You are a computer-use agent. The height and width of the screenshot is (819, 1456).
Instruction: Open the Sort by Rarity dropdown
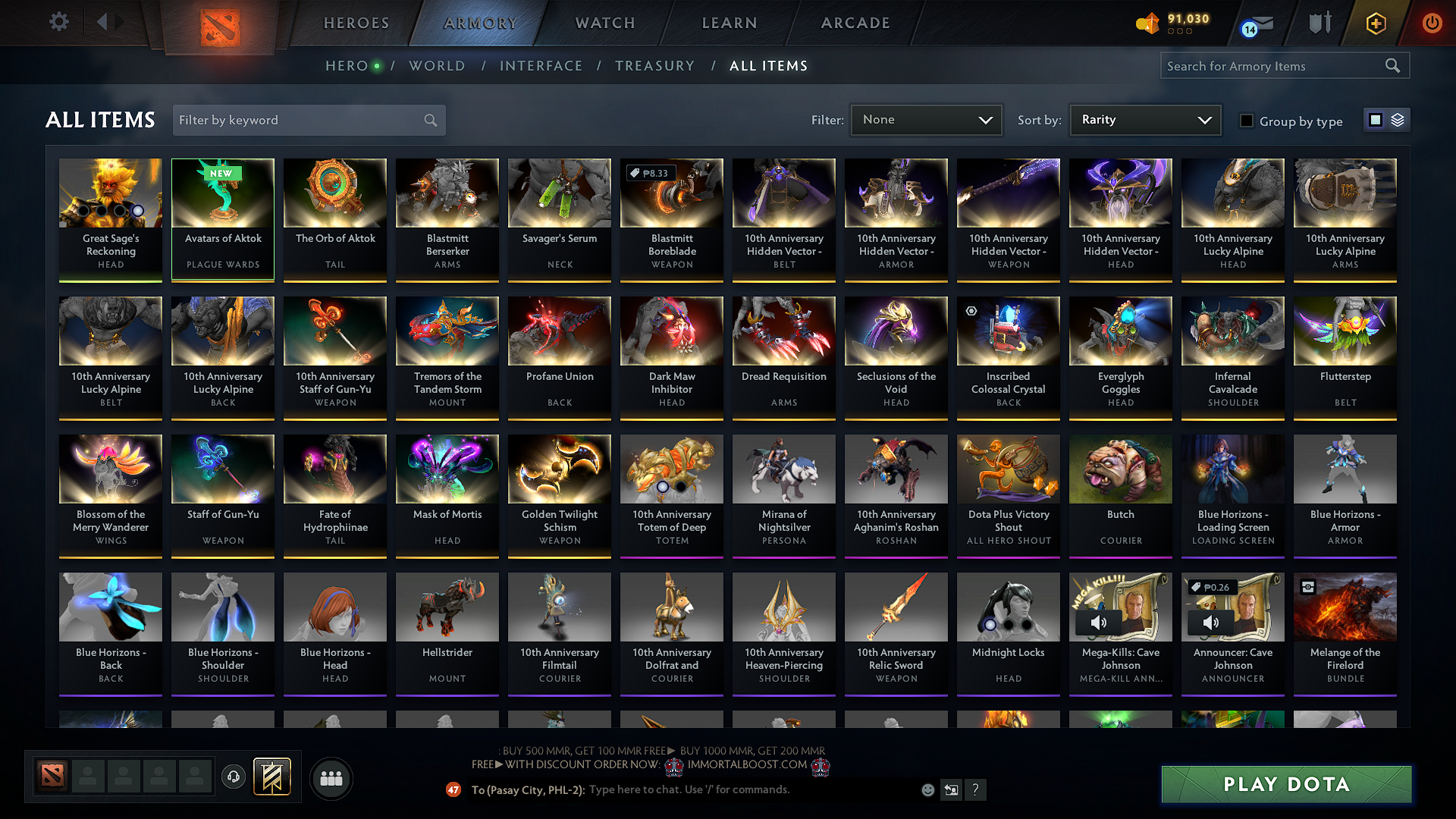[x=1144, y=119]
